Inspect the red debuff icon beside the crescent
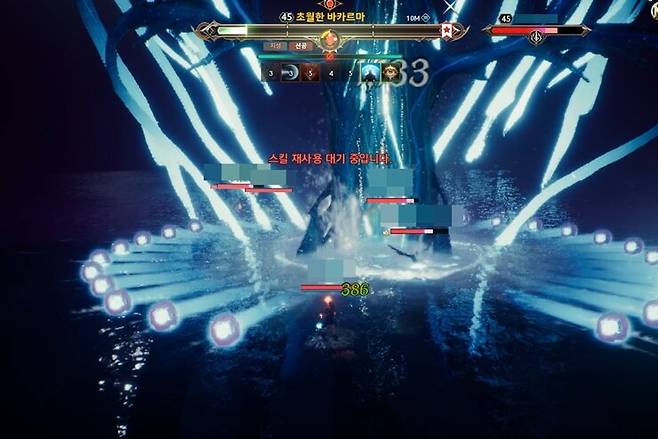This screenshot has width=658, height=439. point(309,72)
